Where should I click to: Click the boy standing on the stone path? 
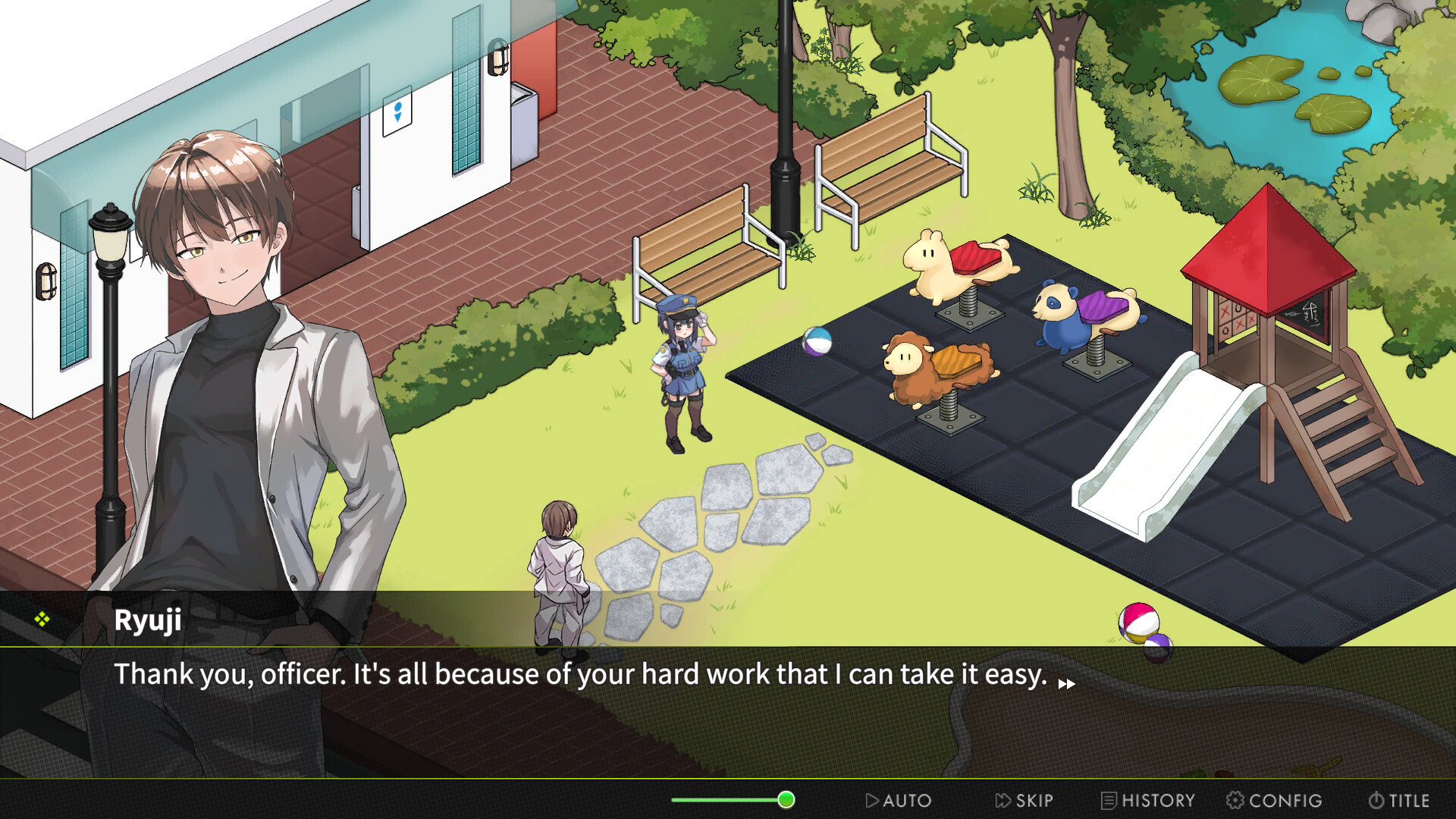tap(557, 576)
